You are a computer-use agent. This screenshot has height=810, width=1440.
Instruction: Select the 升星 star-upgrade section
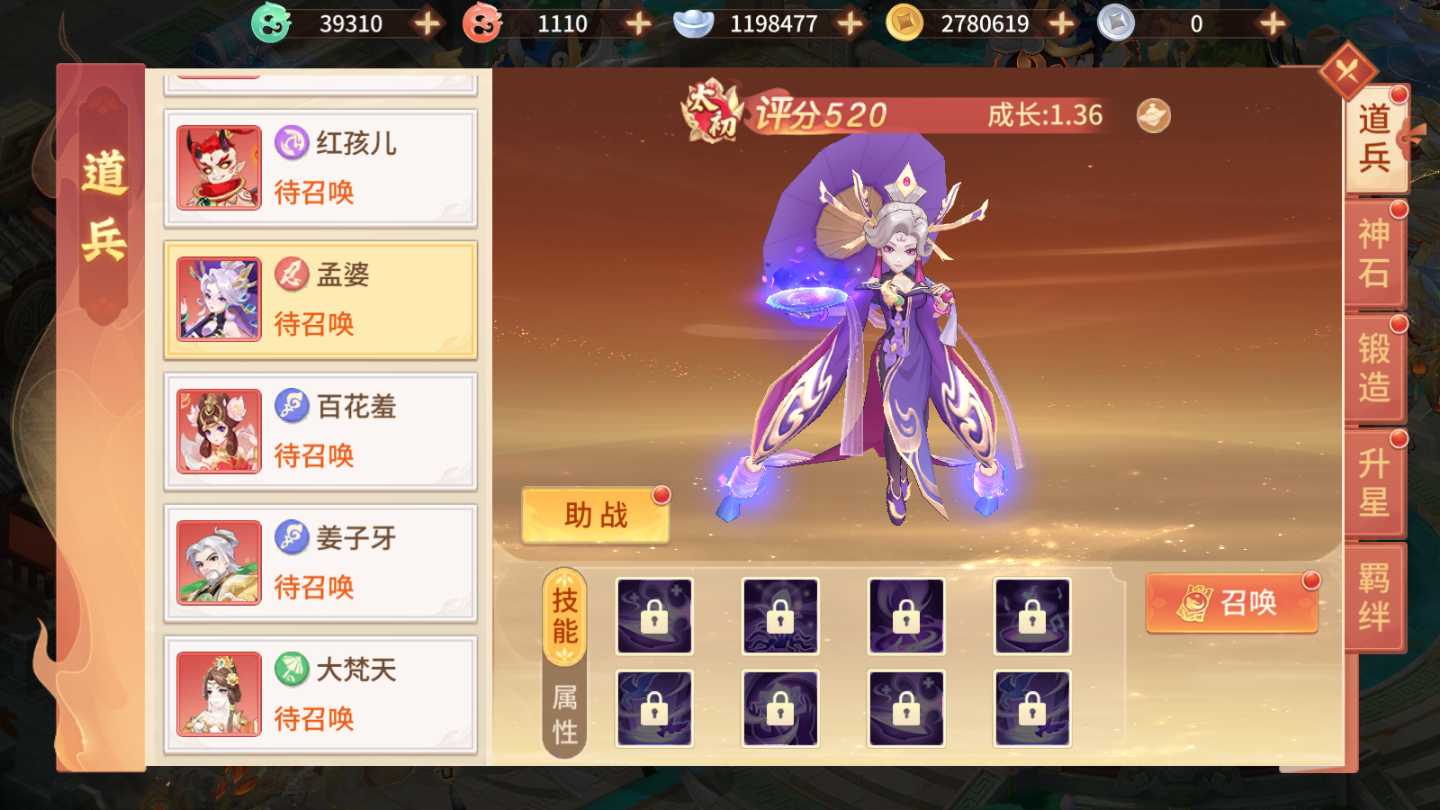[1374, 482]
